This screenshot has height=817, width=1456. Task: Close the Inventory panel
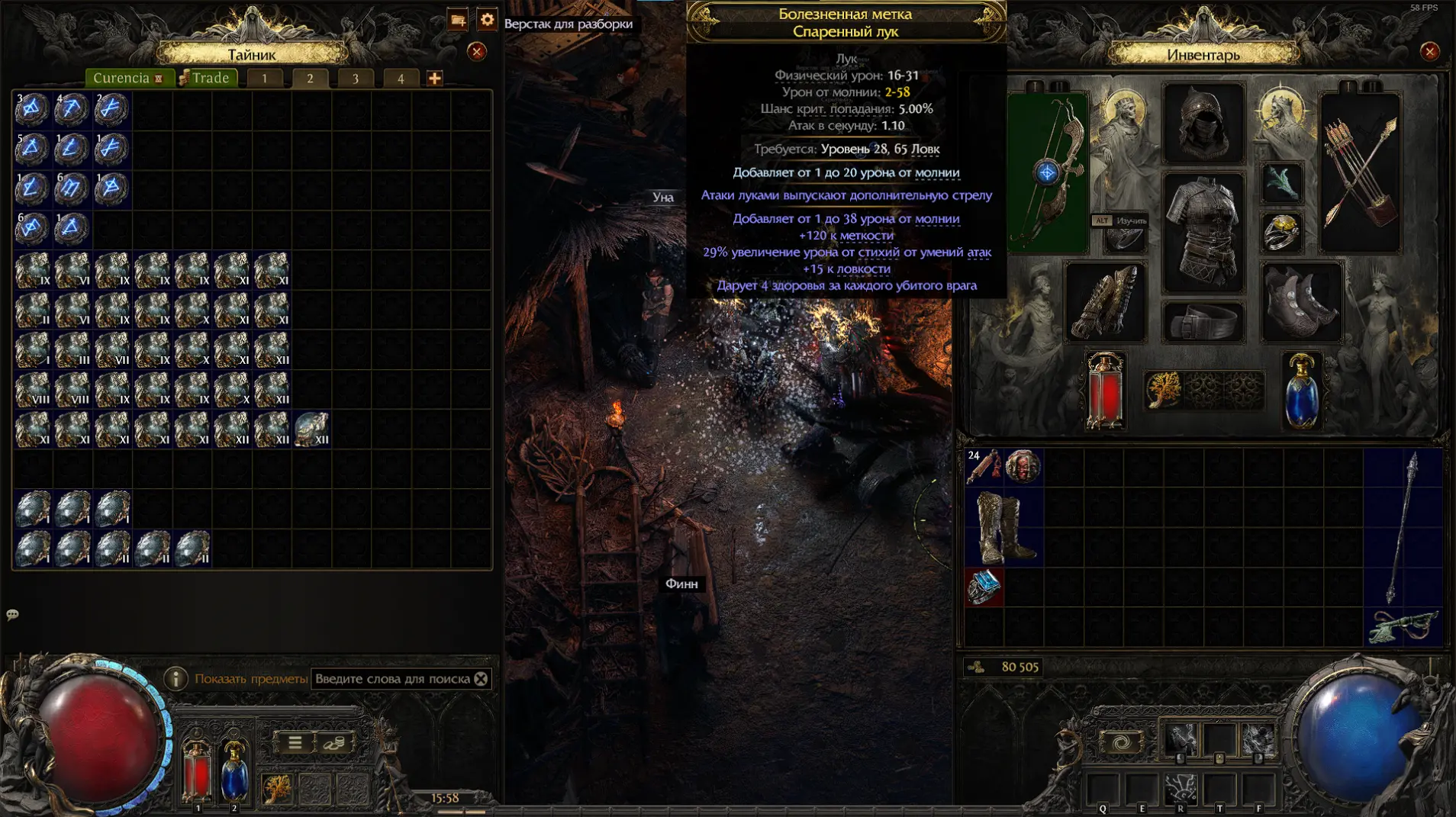point(1429,51)
